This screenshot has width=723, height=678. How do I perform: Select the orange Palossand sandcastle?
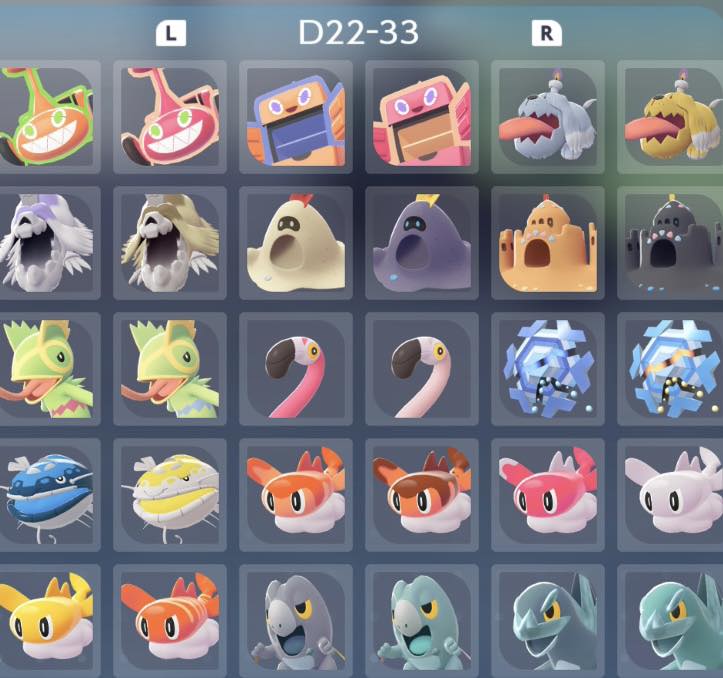click(x=547, y=243)
